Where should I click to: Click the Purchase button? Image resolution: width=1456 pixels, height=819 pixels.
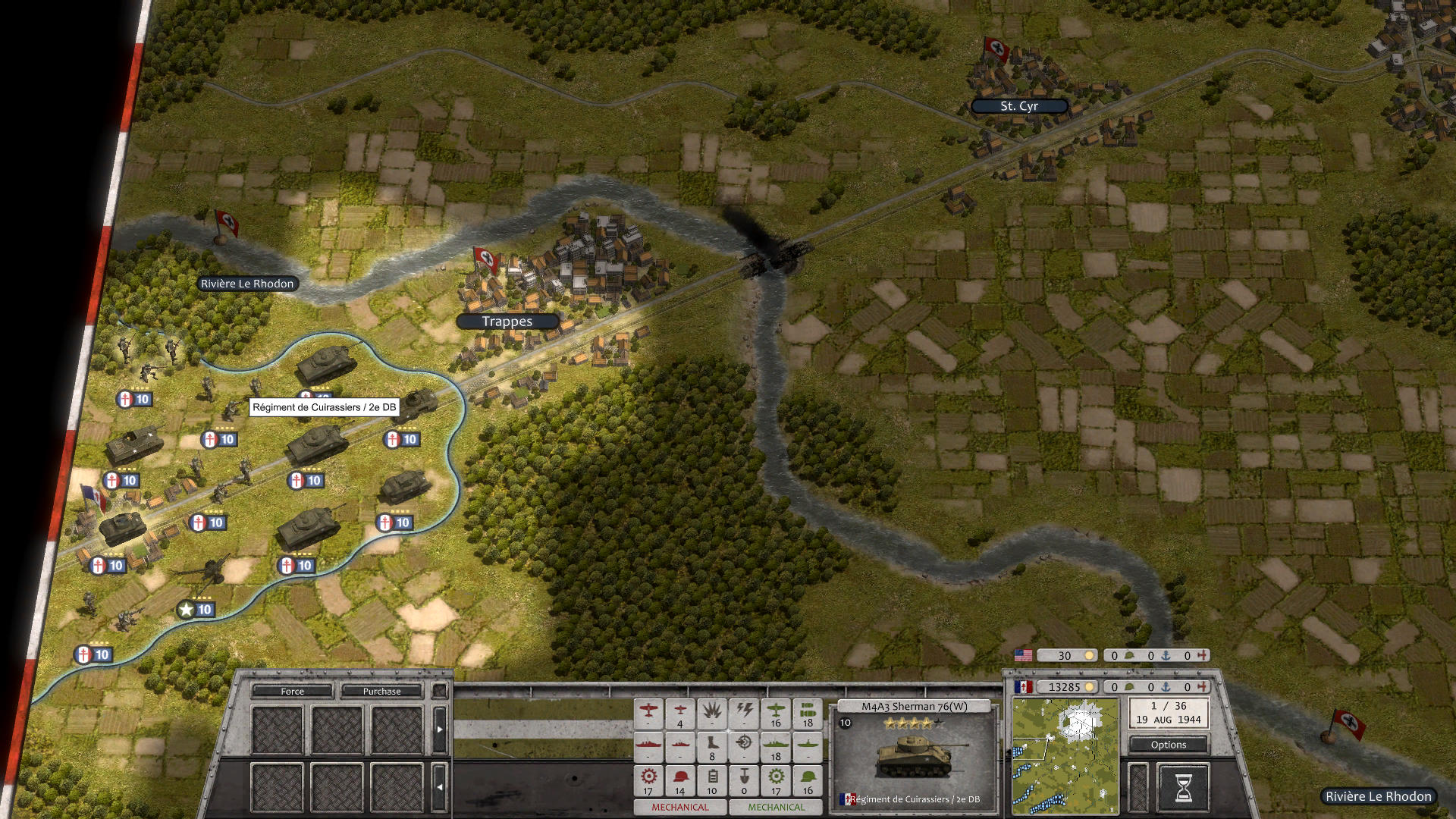pyautogui.click(x=382, y=692)
